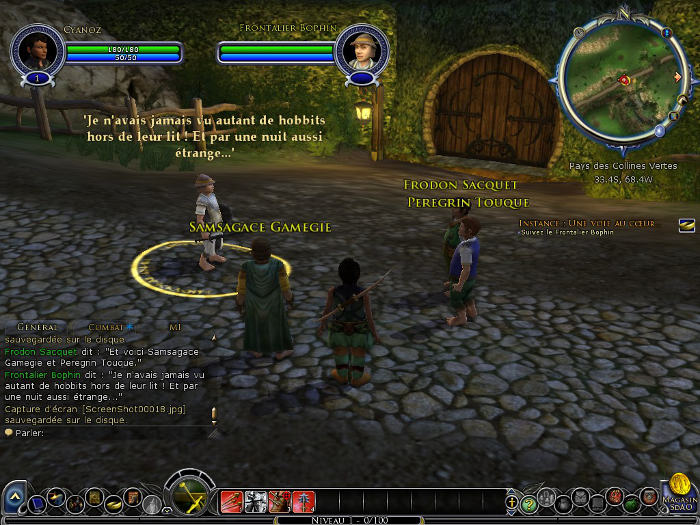Click the instance tracker icon beside quest title
Image resolution: width=700 pixels, height=525 pixels.
pos(686,224)
